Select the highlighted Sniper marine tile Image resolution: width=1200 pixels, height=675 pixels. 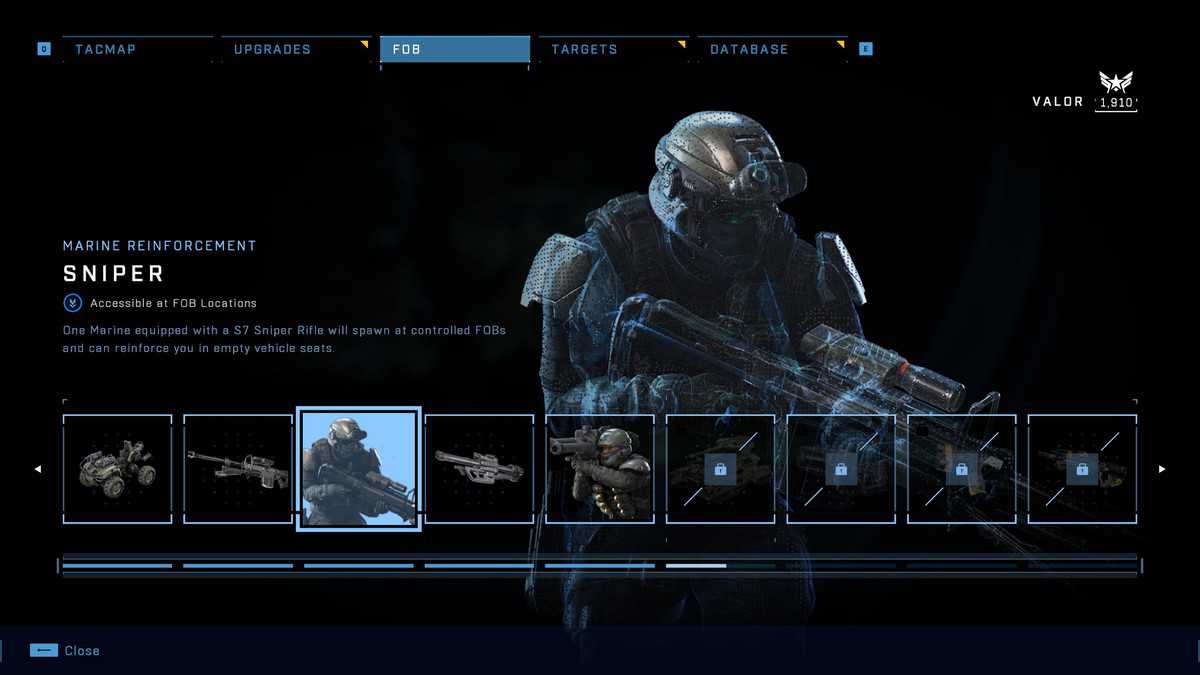359,469
